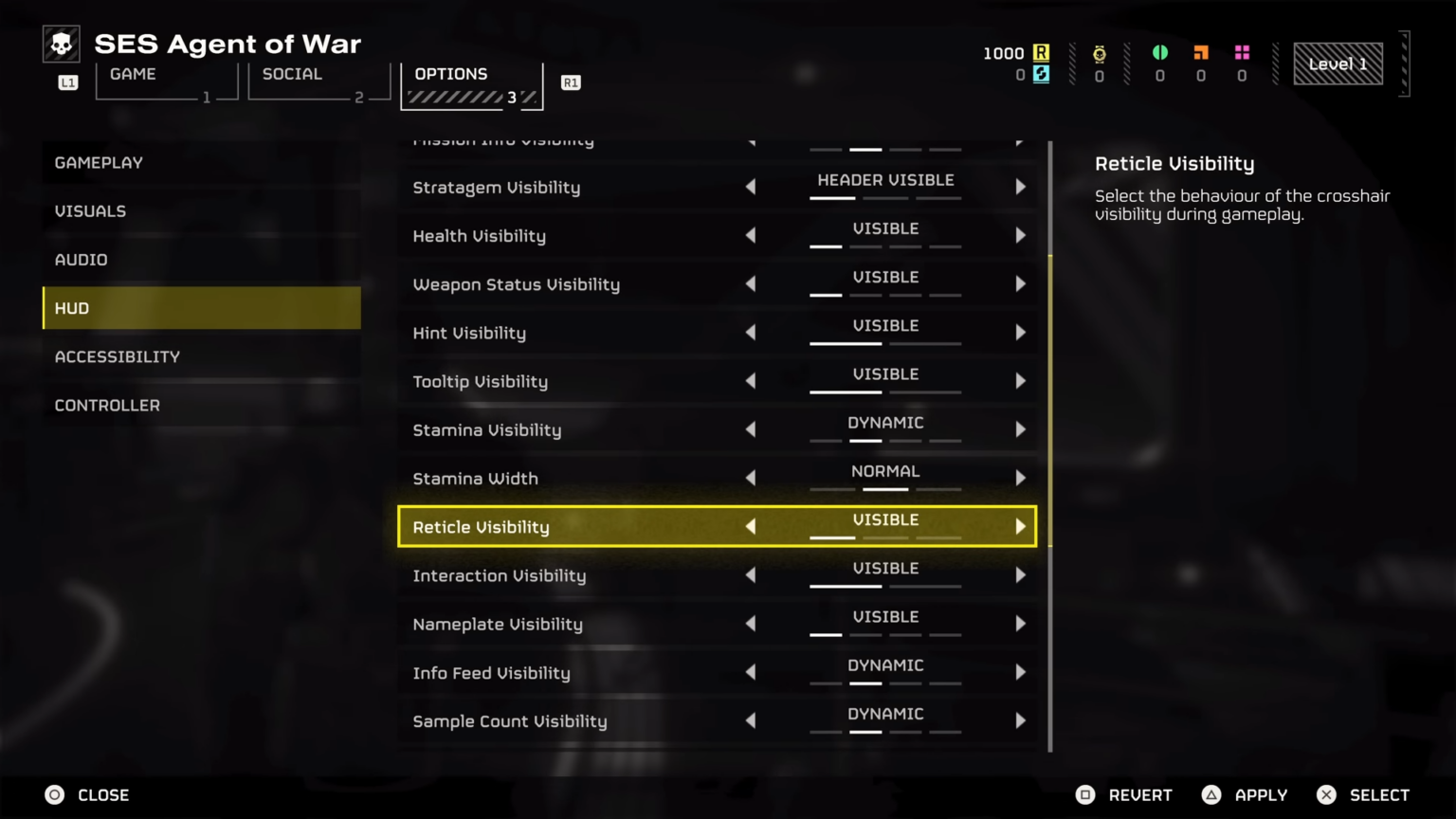Click left arrow for Stamina Visibility

coord(751,429)
